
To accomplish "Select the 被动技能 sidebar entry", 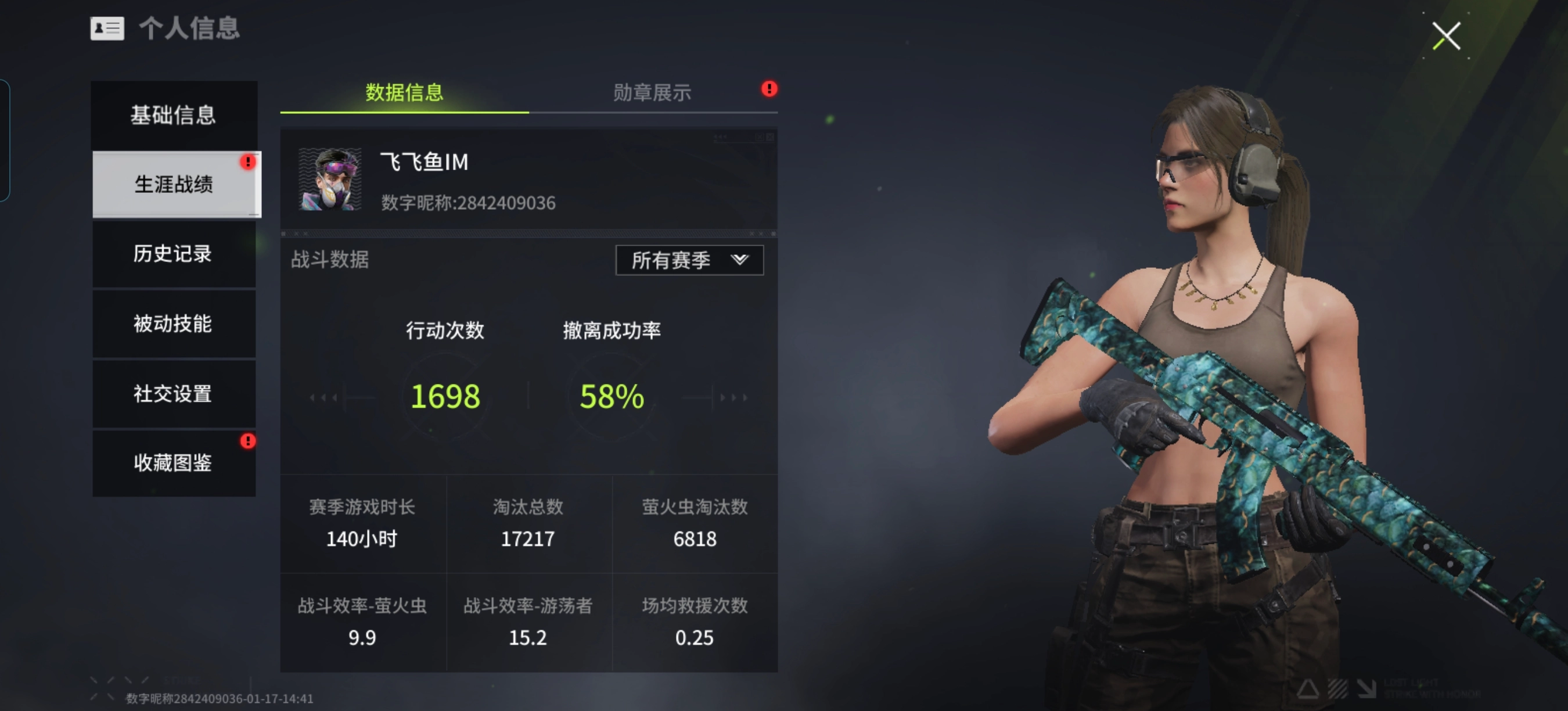I will (x=173, y=324).
